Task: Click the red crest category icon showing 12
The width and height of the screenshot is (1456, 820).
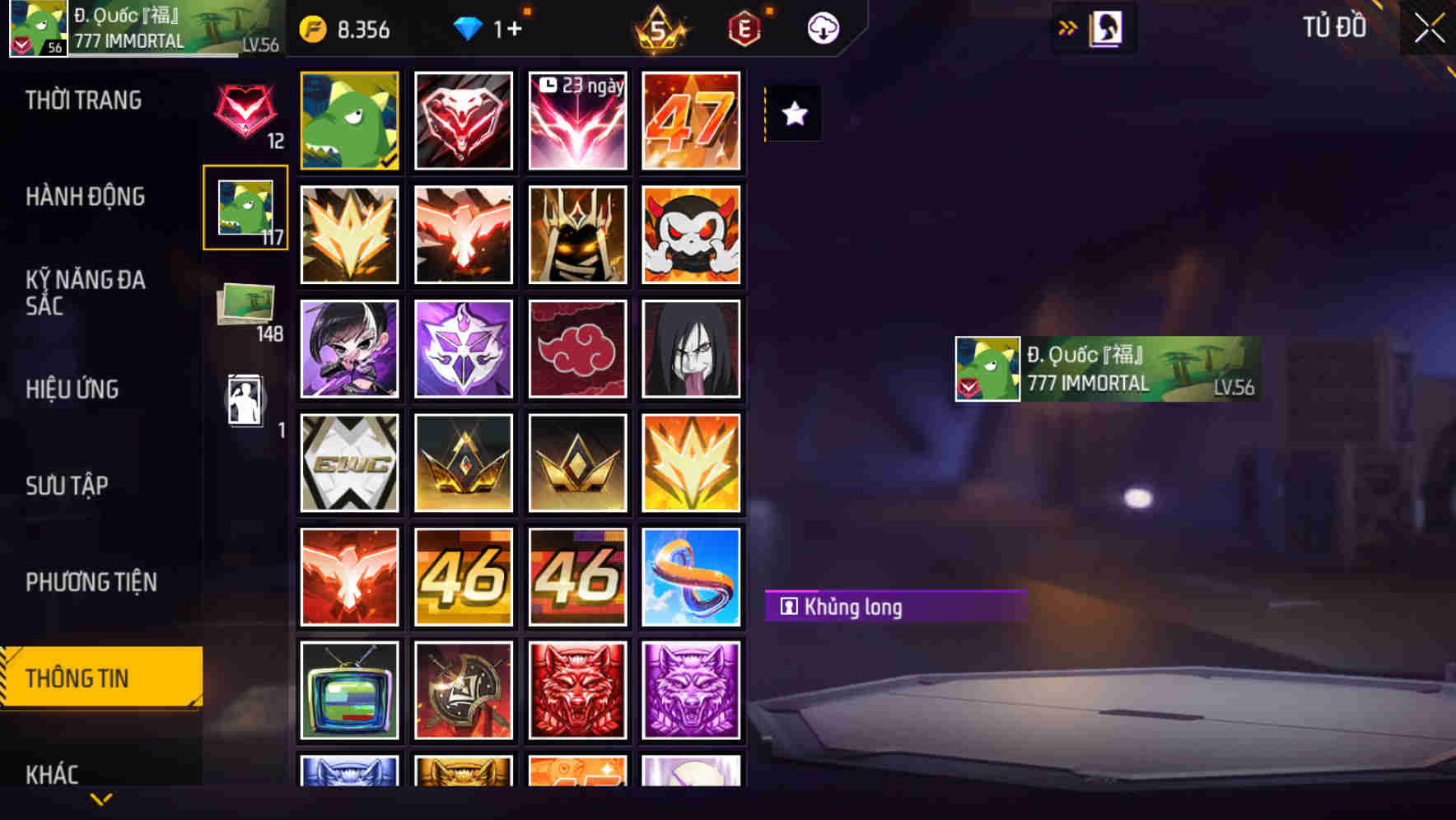Action: tap(245, 115)
